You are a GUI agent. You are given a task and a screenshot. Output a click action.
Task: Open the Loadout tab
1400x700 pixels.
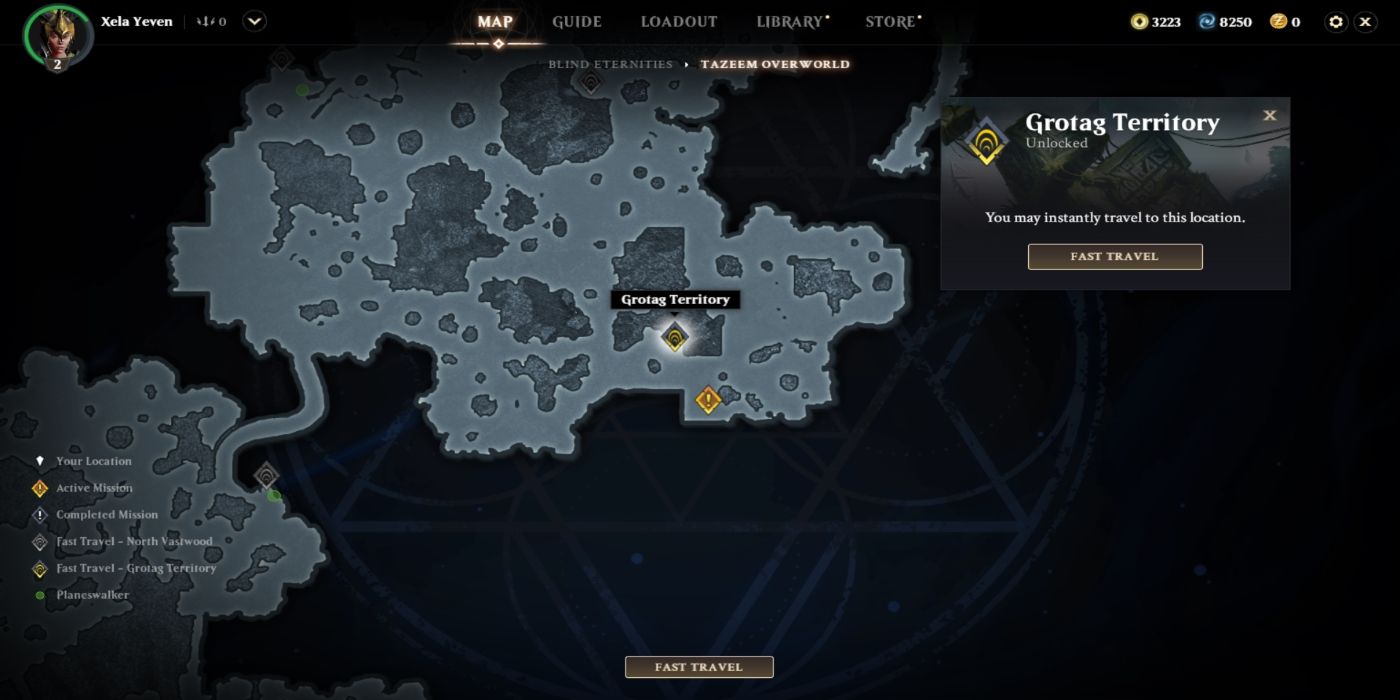coord(679,22)
